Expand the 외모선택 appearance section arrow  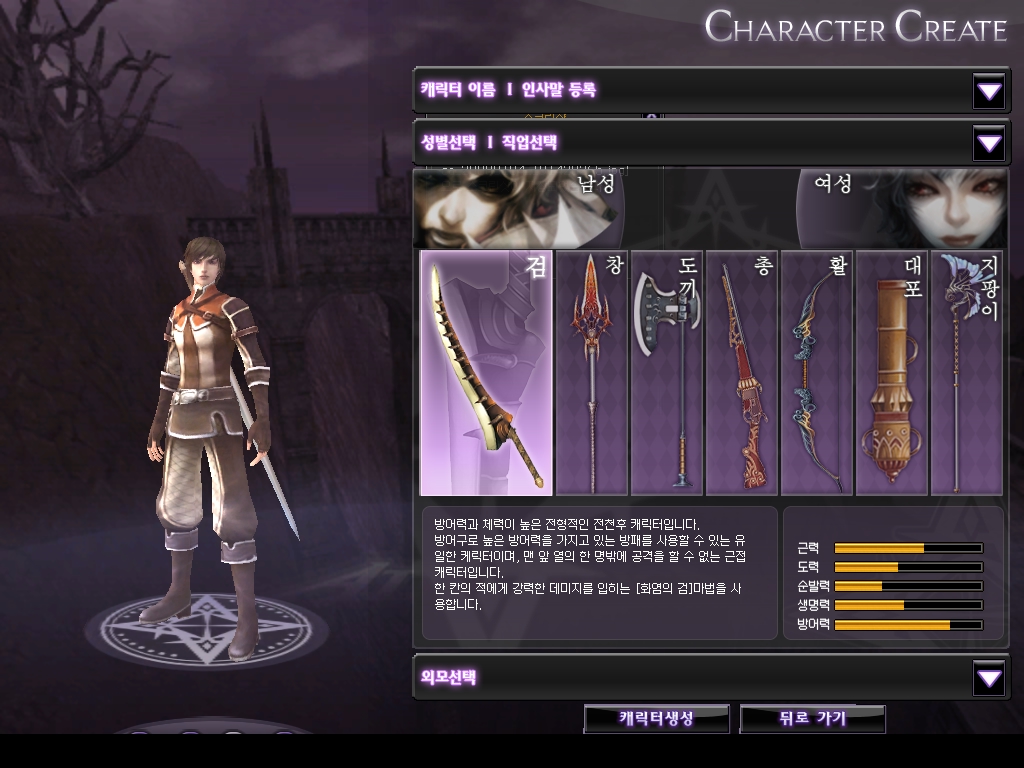tap(989, 679)
